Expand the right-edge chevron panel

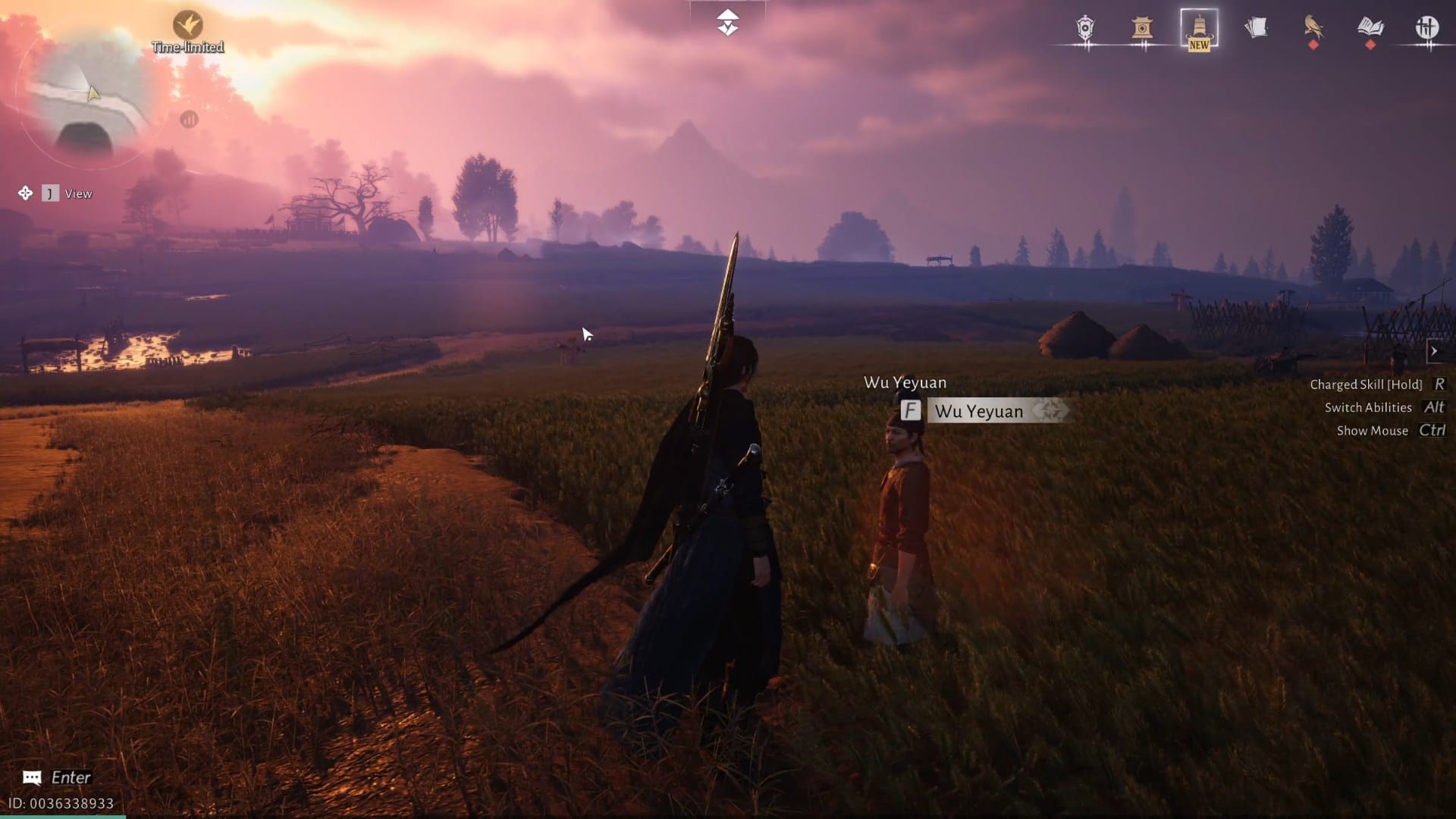(x=1436, y=351)
